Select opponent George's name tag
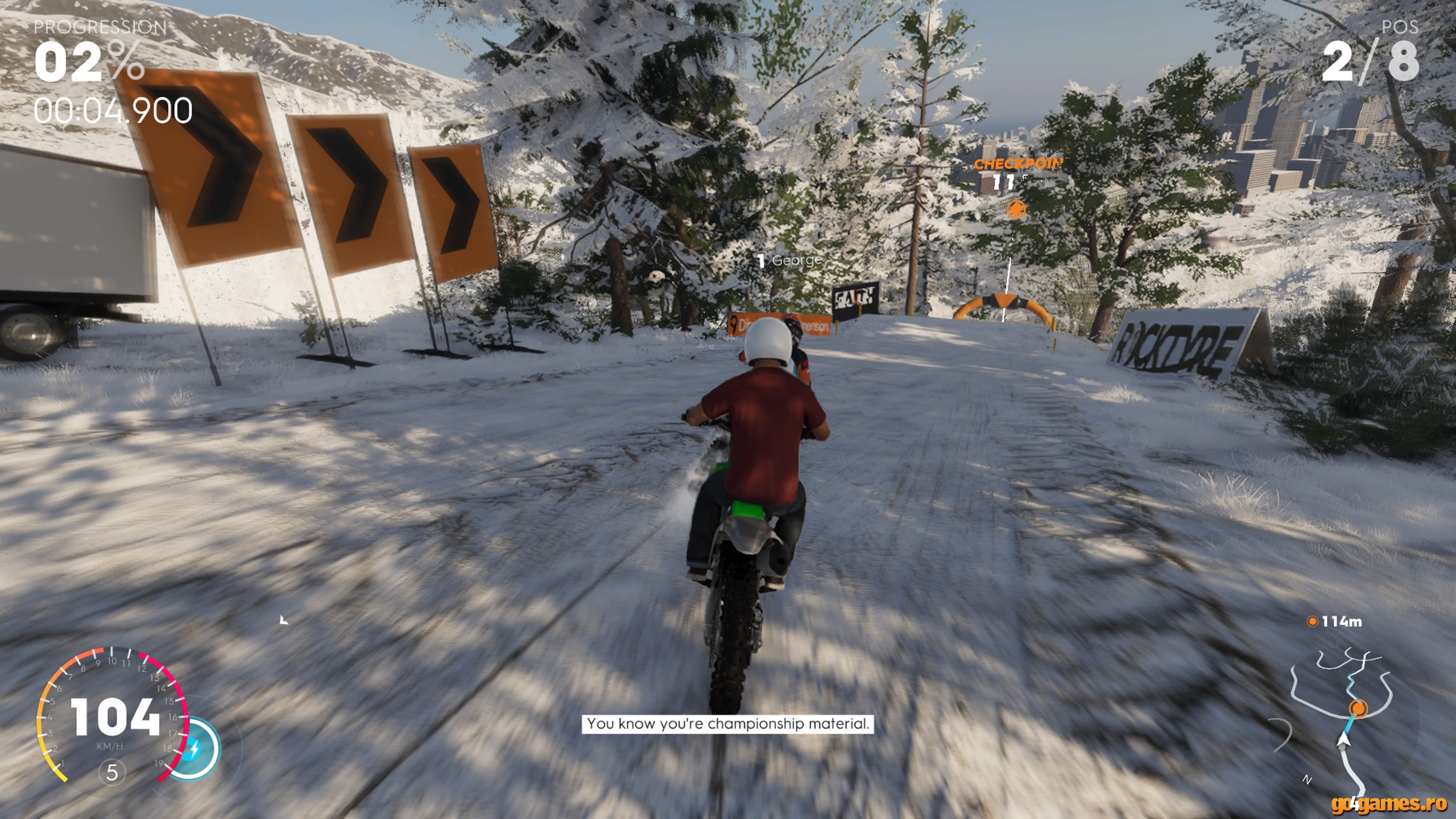The image size is (1456, 819). (x=790, y=260)
